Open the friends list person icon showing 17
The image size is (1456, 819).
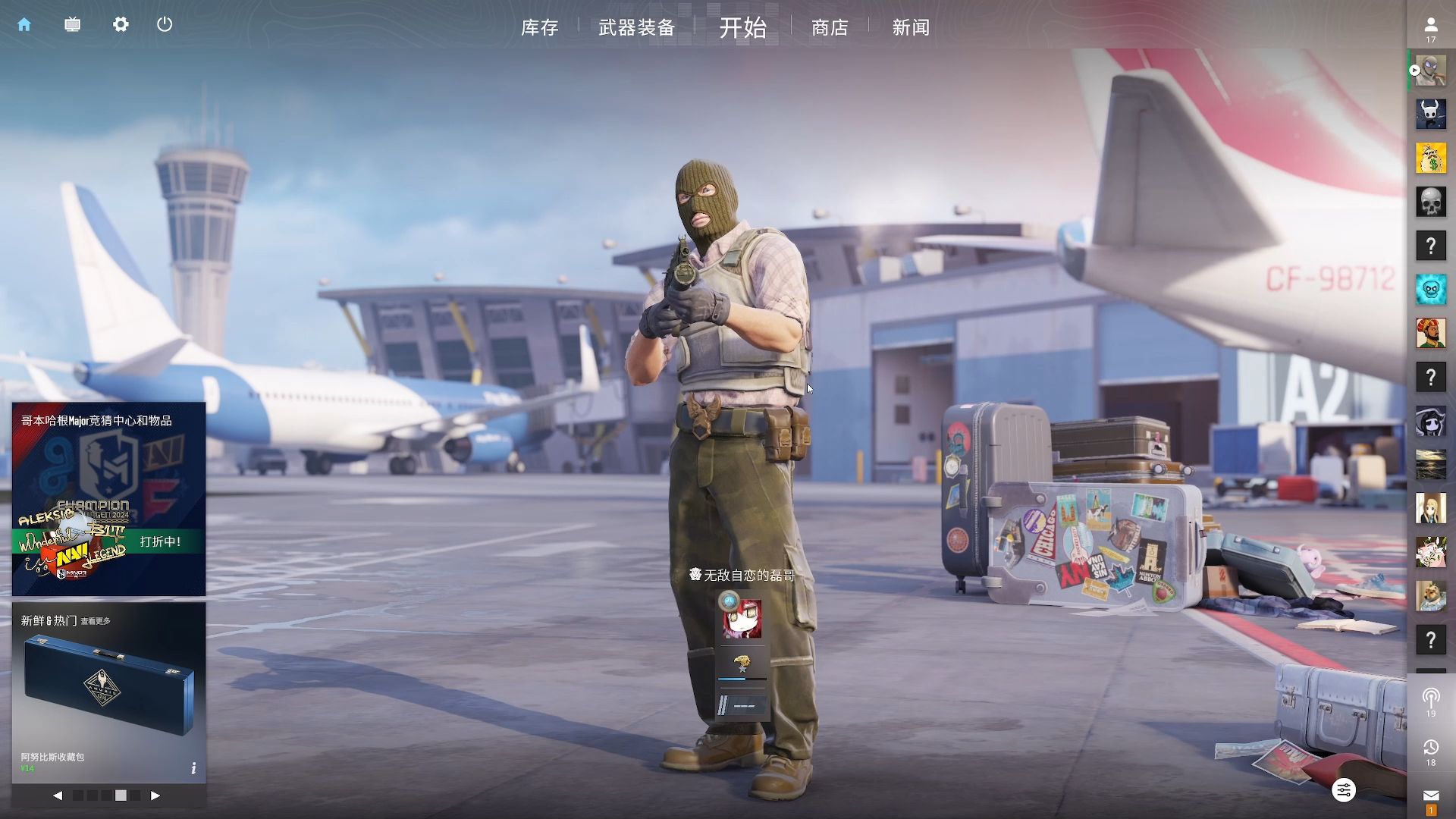point(1431,25)
